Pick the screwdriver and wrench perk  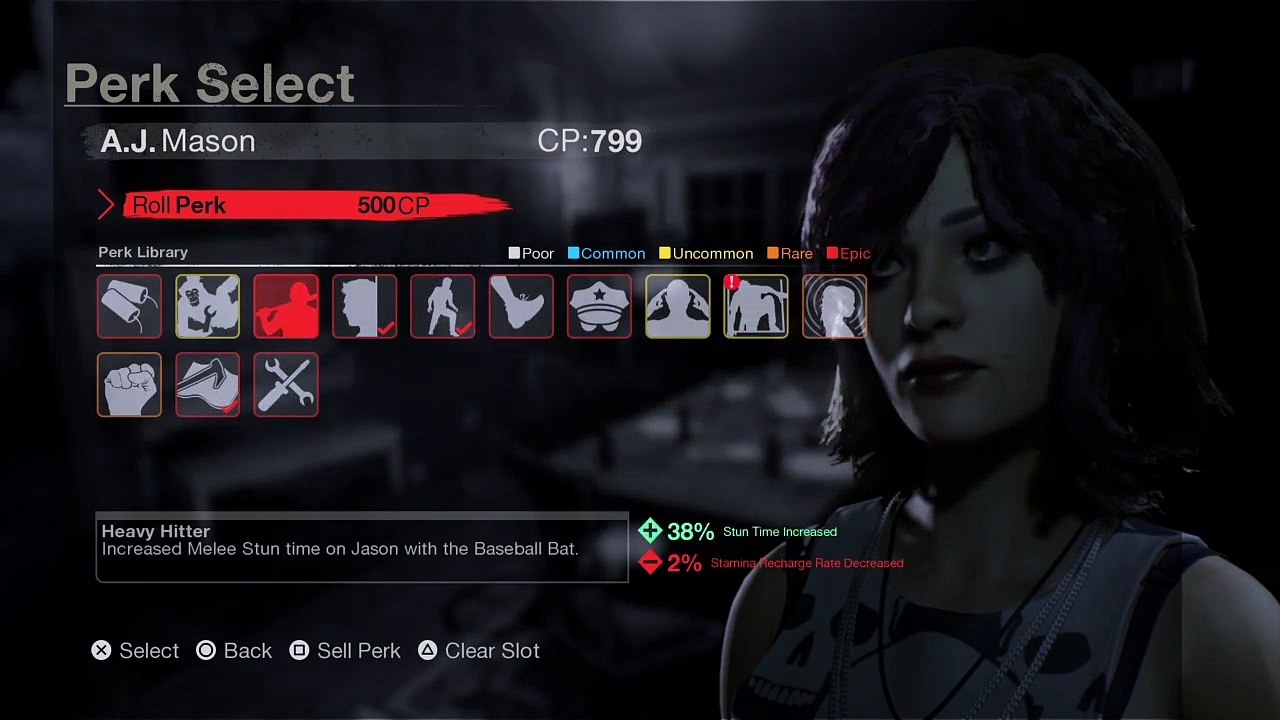(x=286, y=384)
